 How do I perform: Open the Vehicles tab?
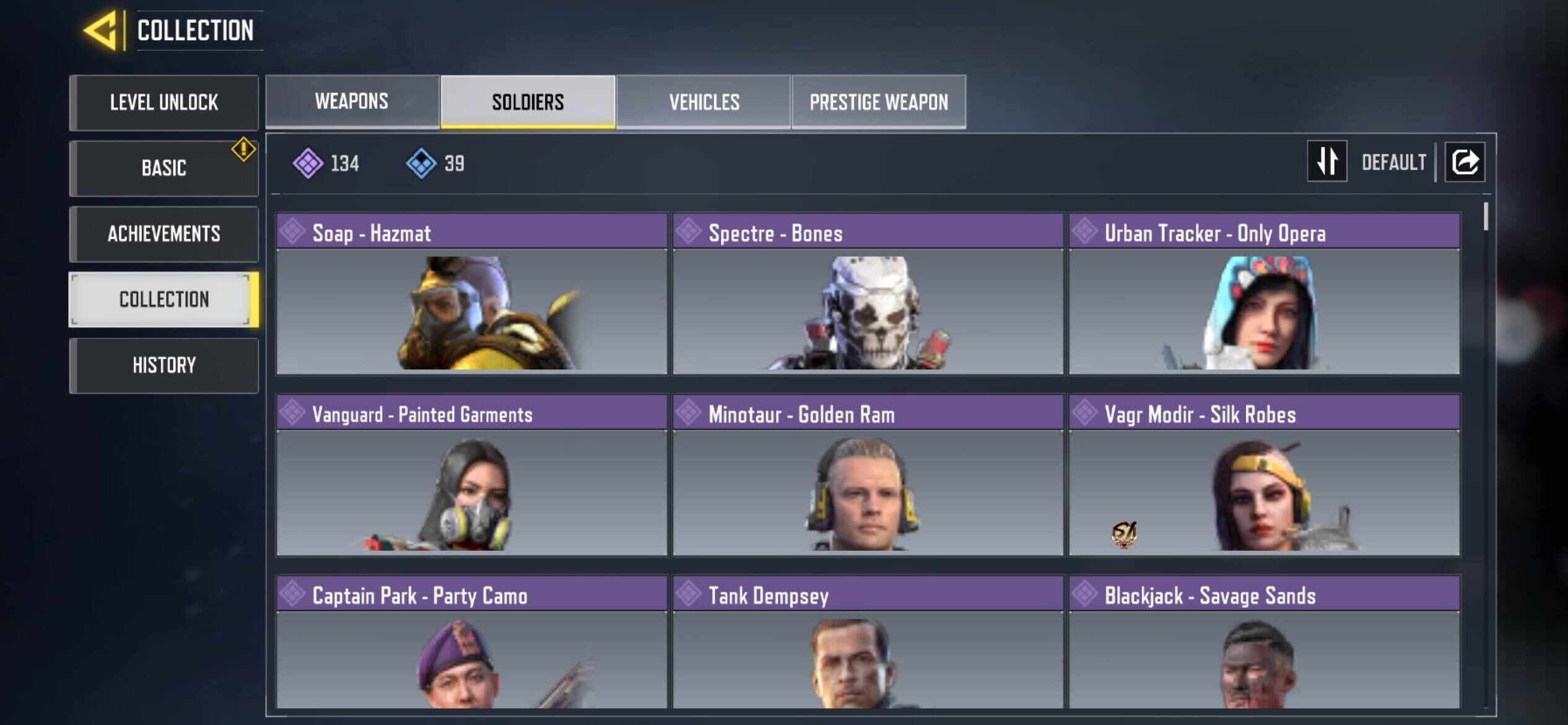703,102
